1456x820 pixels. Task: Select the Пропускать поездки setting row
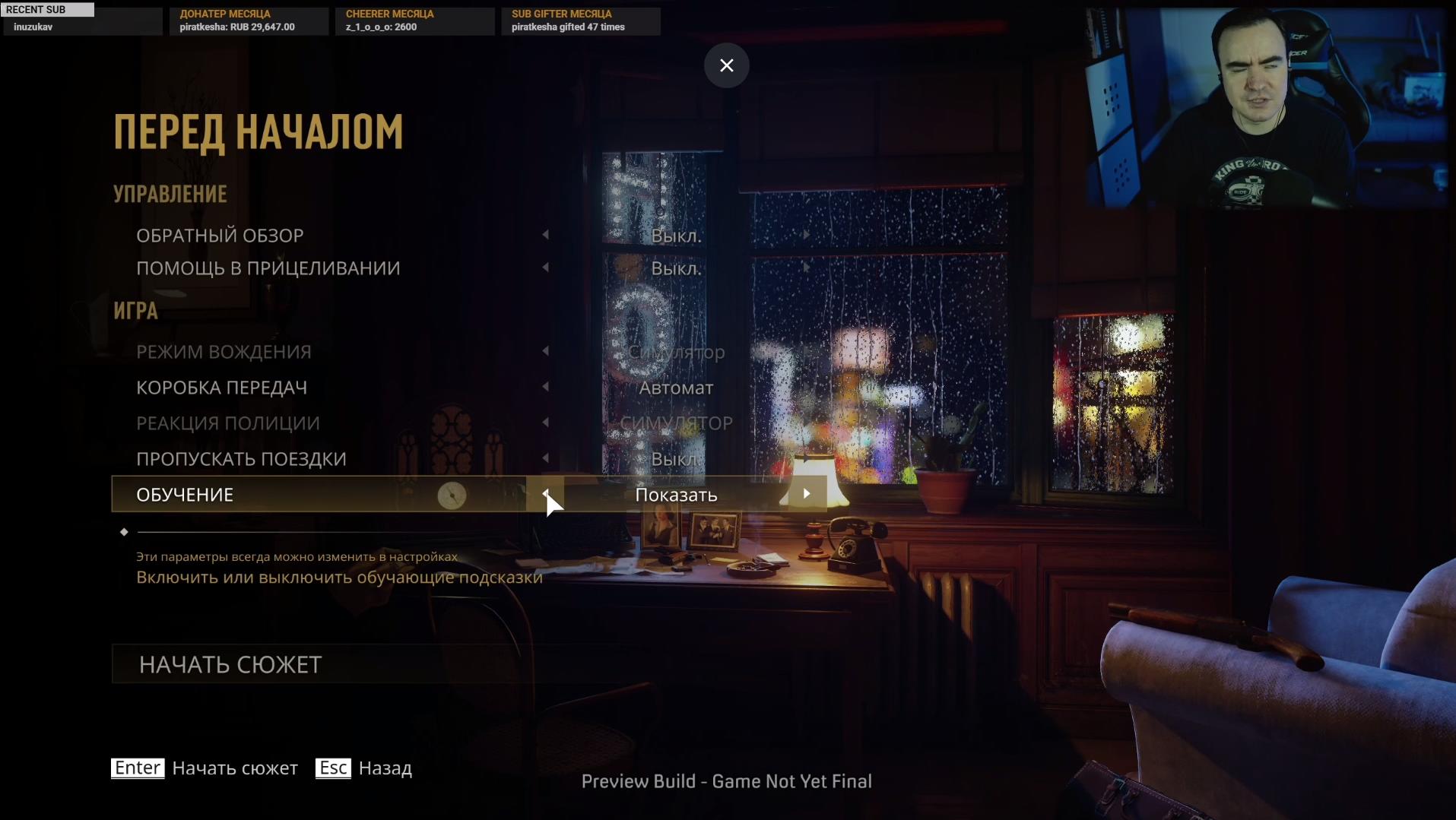pos(241,459)
